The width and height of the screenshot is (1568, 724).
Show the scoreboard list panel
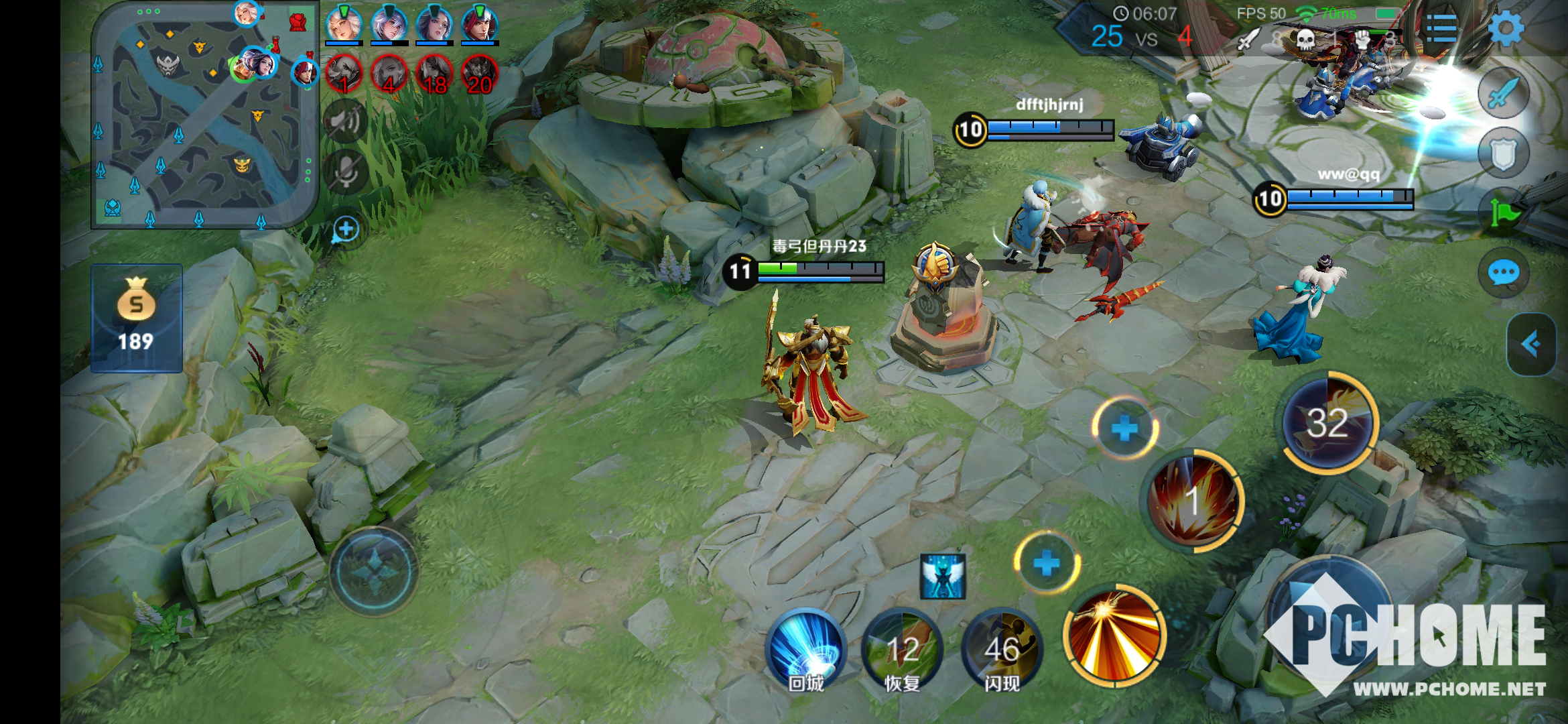point(1442,28)
